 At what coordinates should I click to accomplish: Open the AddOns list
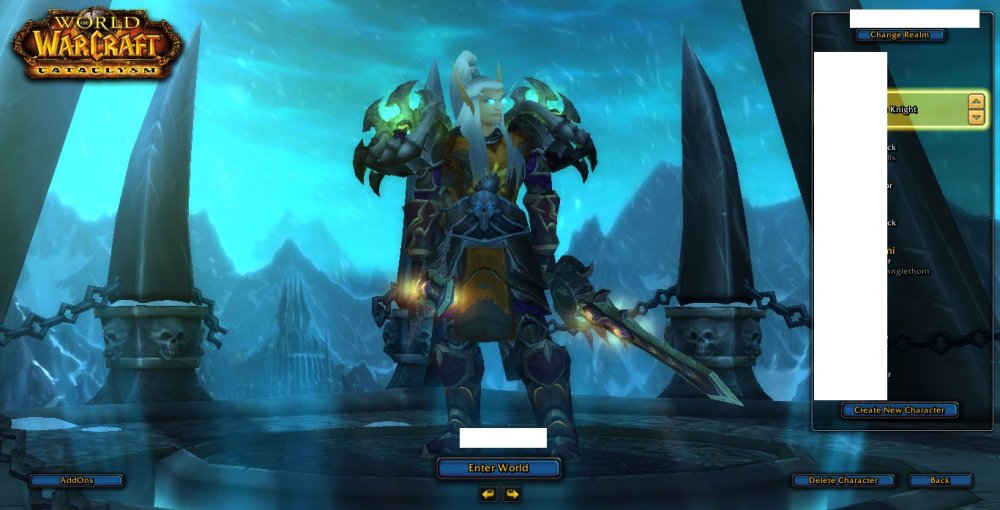[x=76, y=481]
